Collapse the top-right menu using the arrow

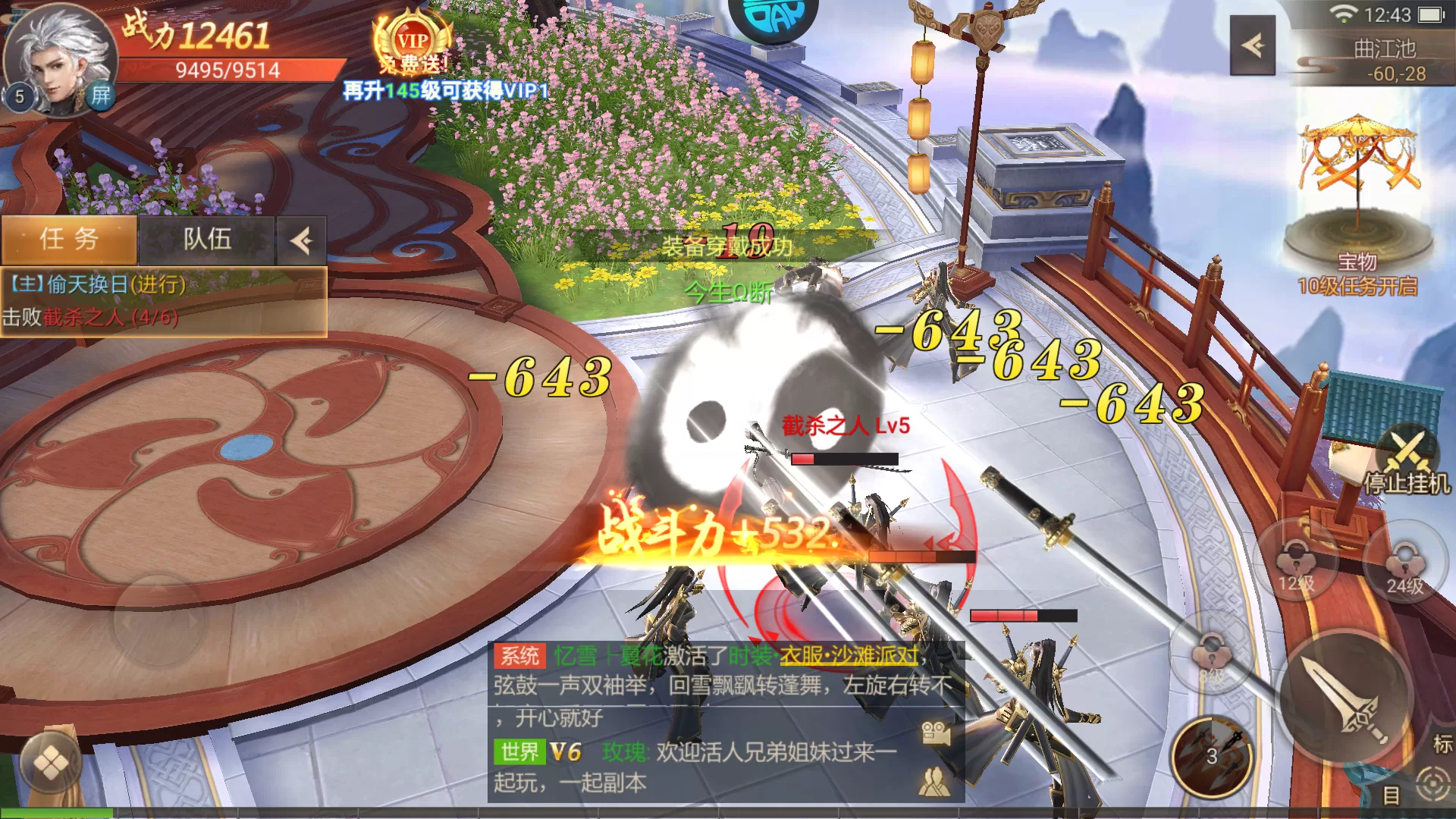click(1252, 45)
